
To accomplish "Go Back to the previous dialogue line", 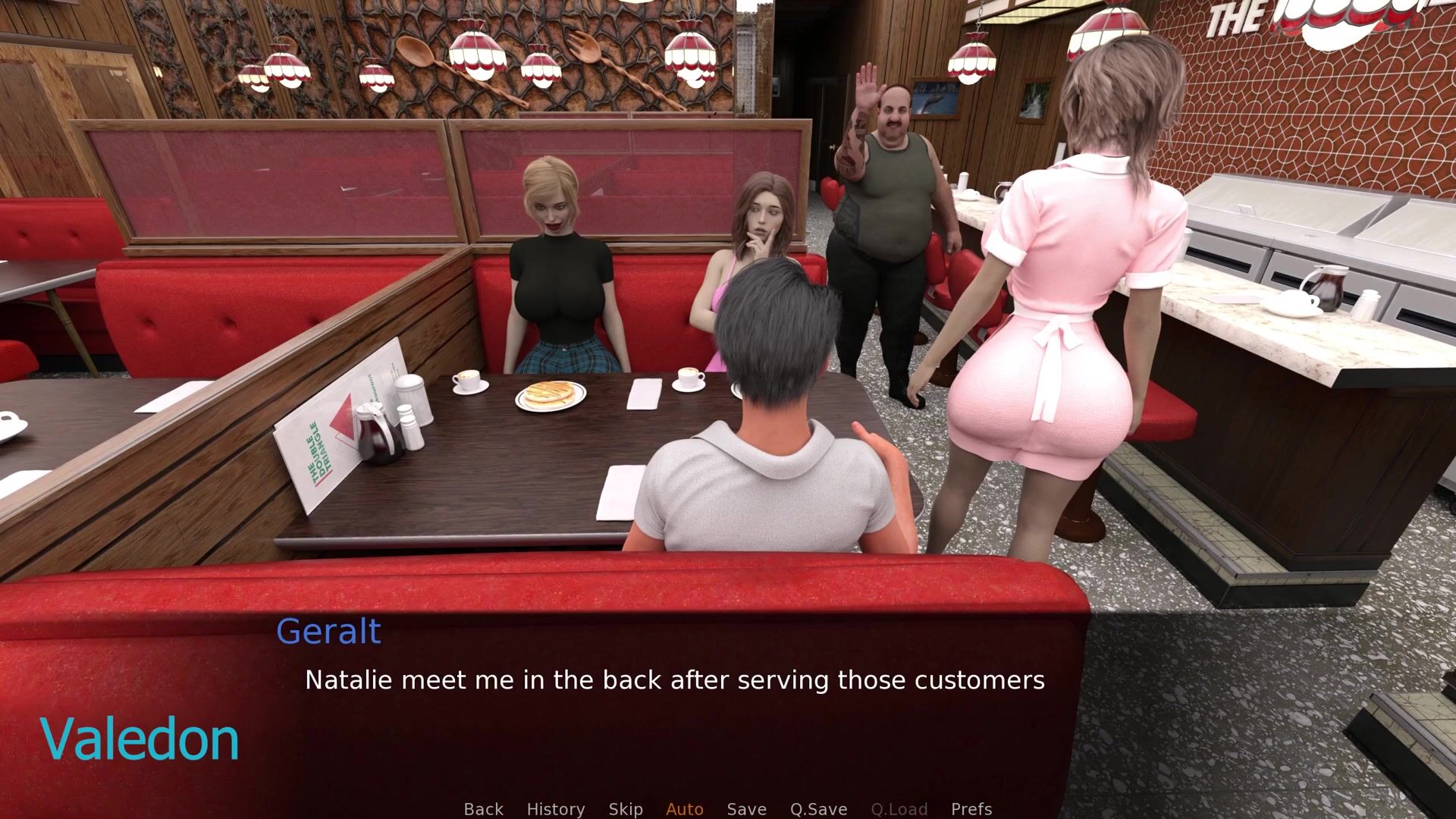I will coord(483,809).
